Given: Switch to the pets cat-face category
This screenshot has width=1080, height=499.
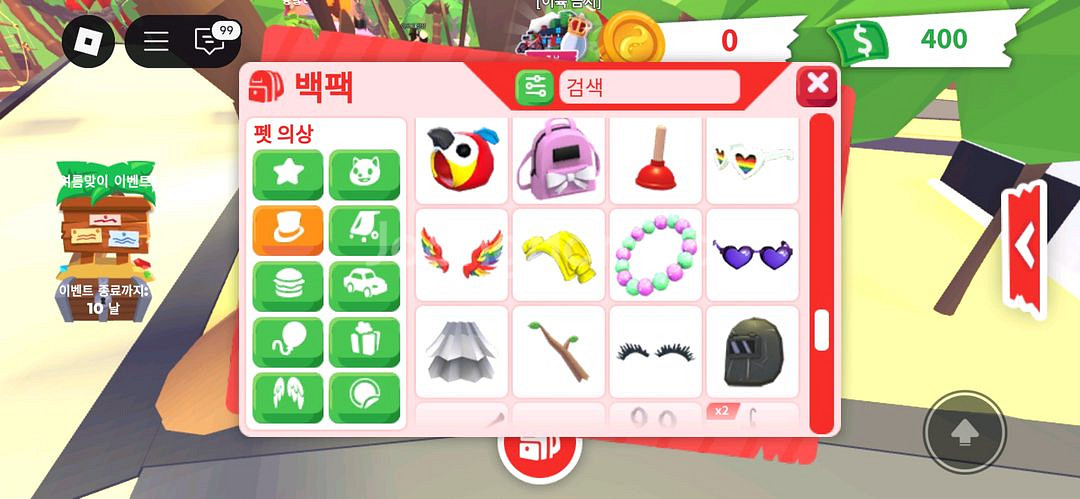Looking at the screenshot, I should tap(364, 174).
